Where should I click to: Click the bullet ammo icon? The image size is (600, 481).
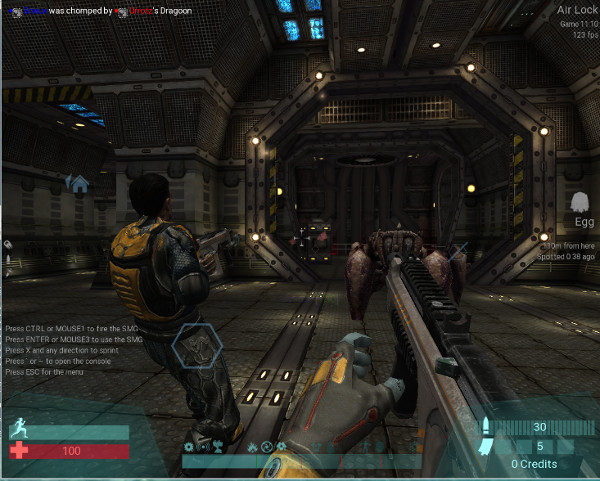488,427
